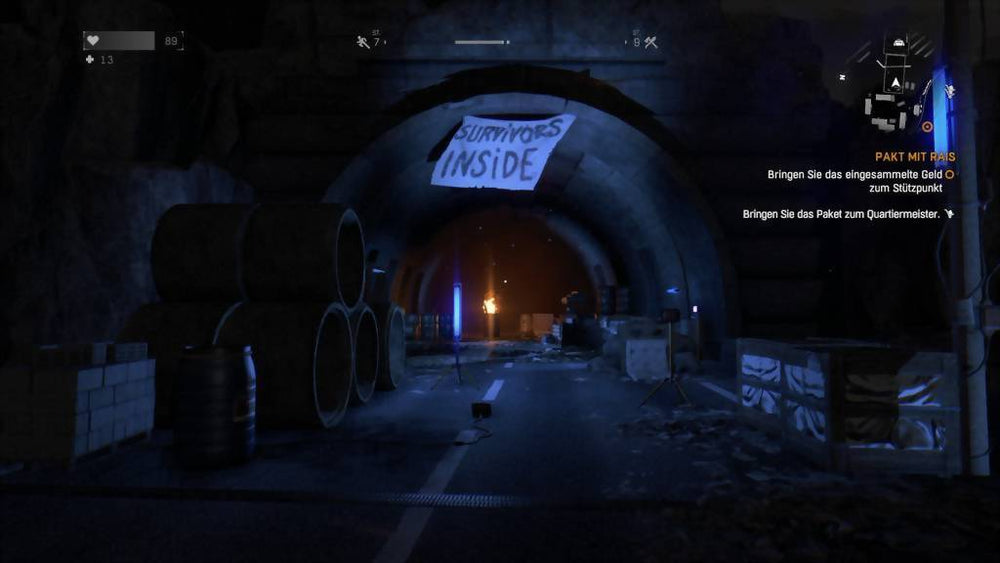1000x563 pixels.
Task: Open the power crossed-tools level icon
Action: [x=649, y=42]
